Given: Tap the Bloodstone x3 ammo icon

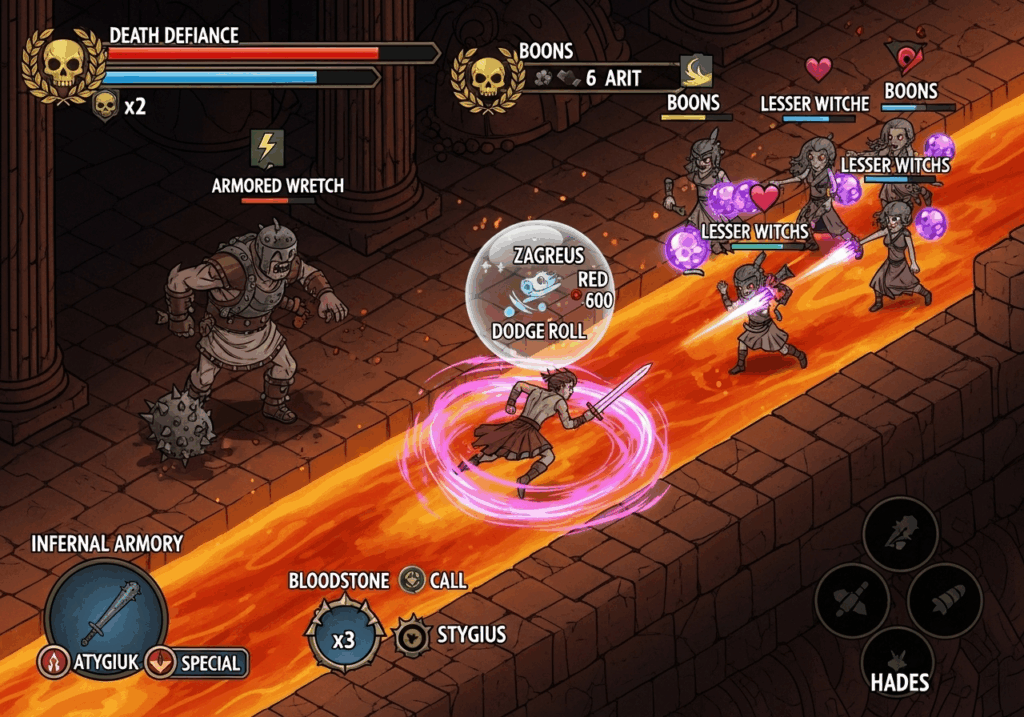Looking at the screenshot, I should pyautogui.click(x=344, y=637).
